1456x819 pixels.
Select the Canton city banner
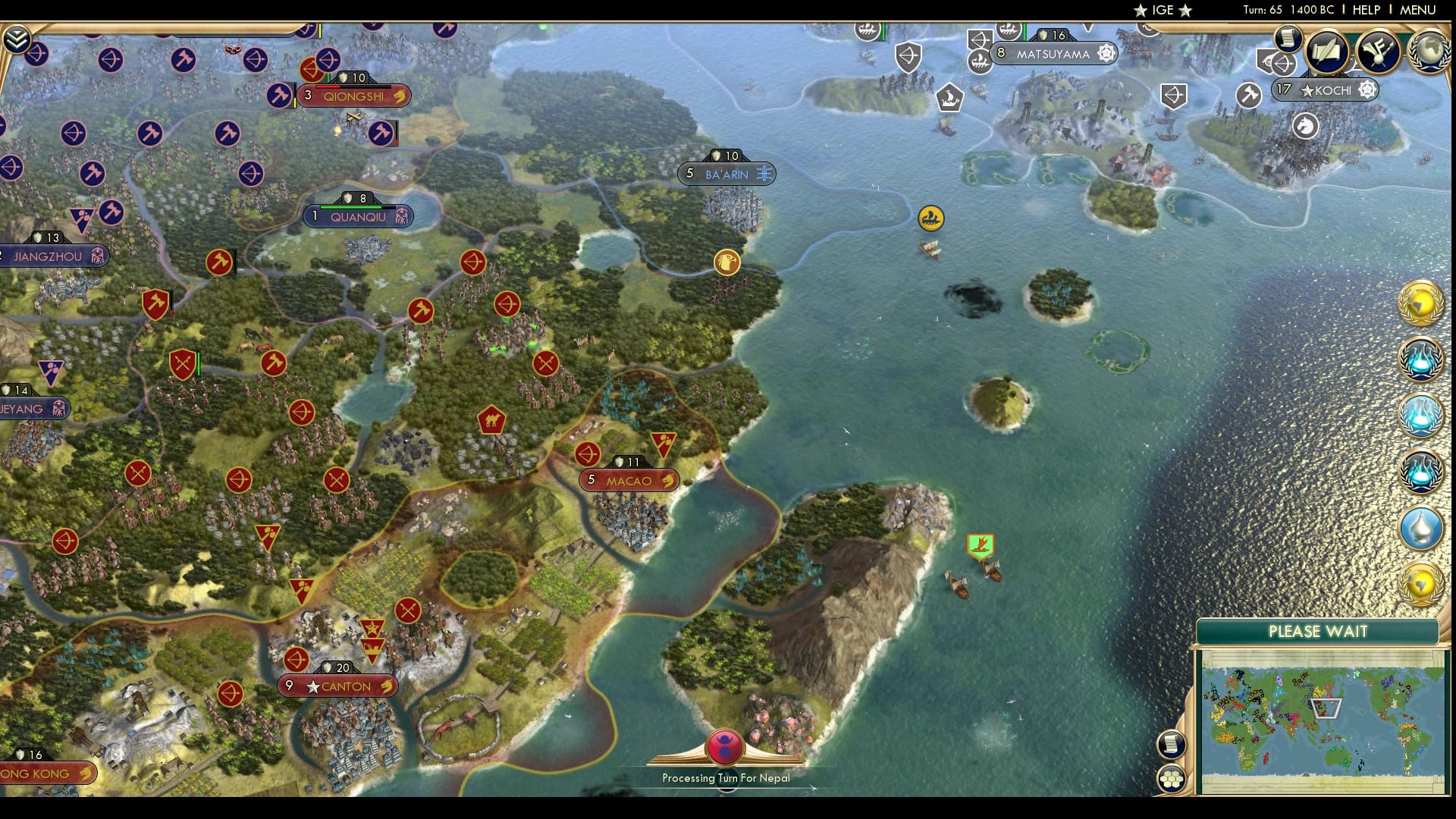[339, 686]
